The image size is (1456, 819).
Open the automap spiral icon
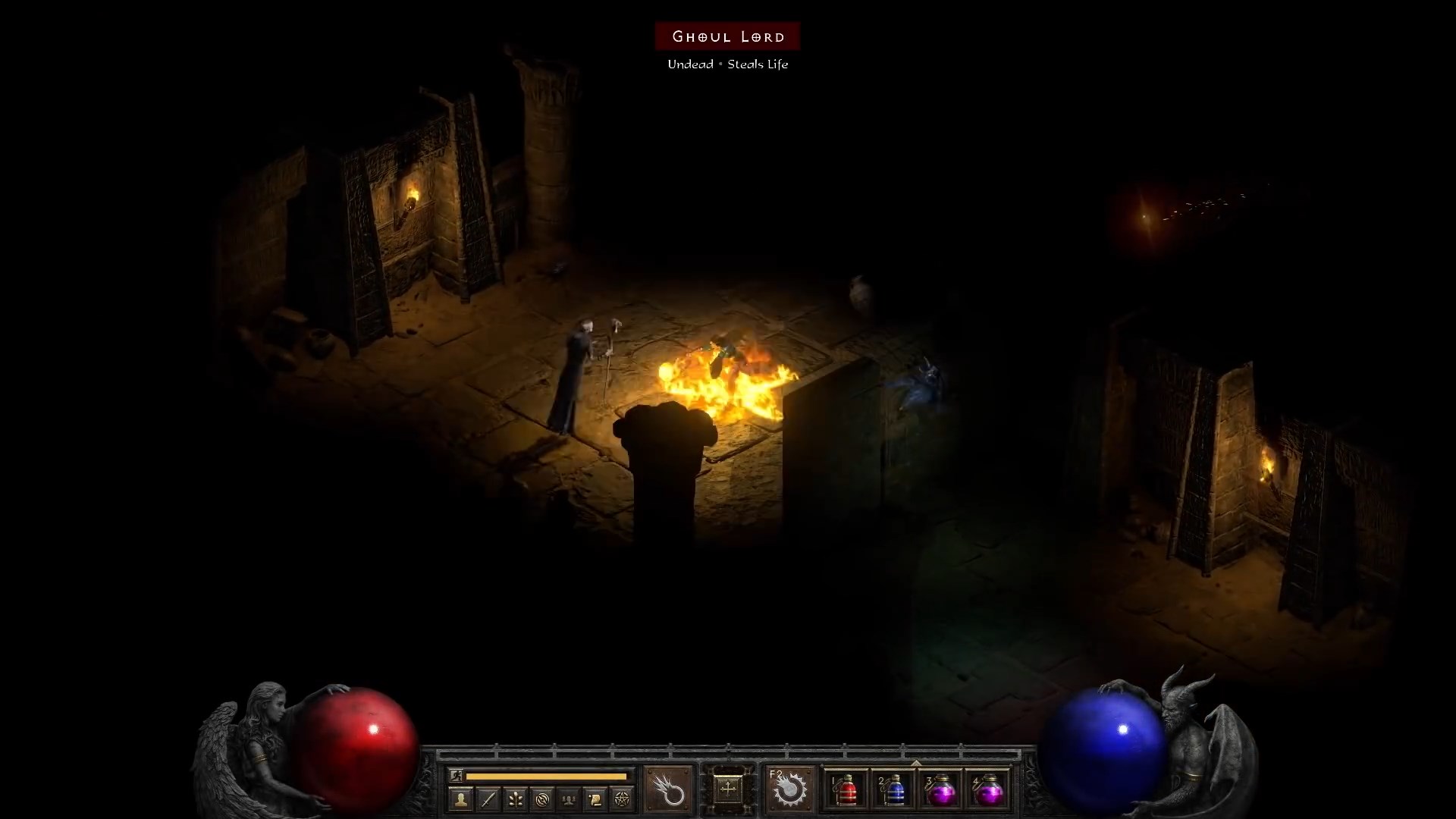click(541, 799)
